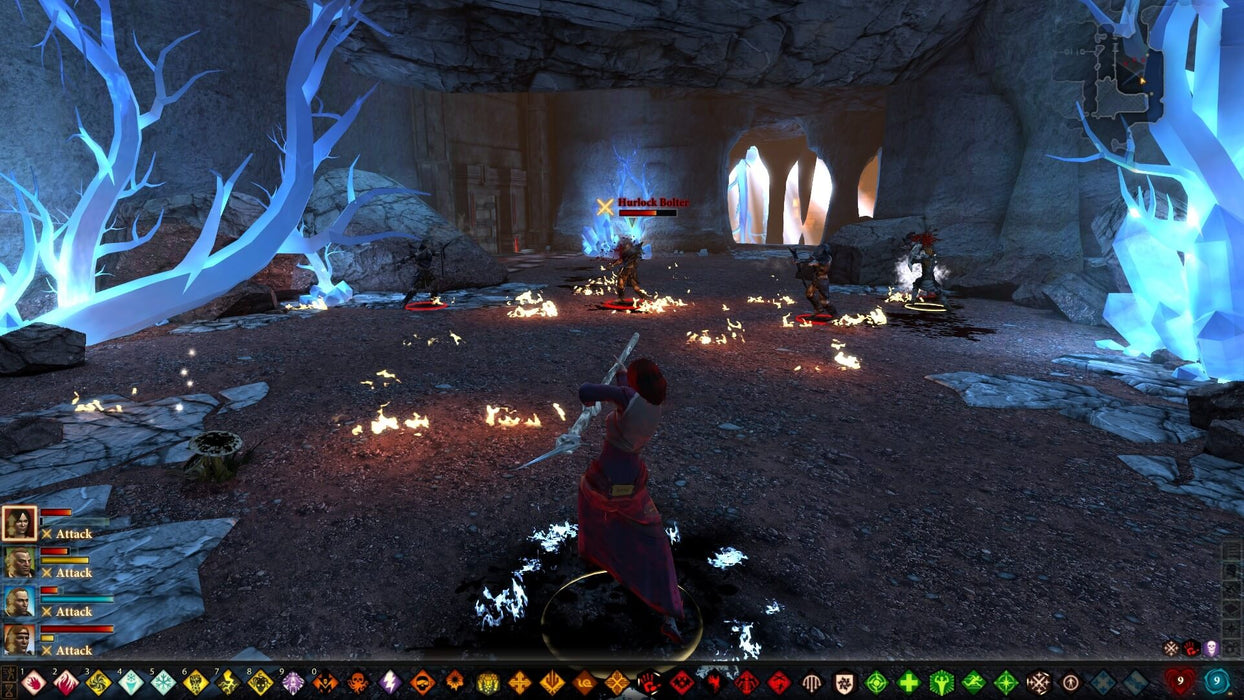Select the companion portrait with blue background
The height and width of the screenshot is (700, 1244).
point(19,601)
